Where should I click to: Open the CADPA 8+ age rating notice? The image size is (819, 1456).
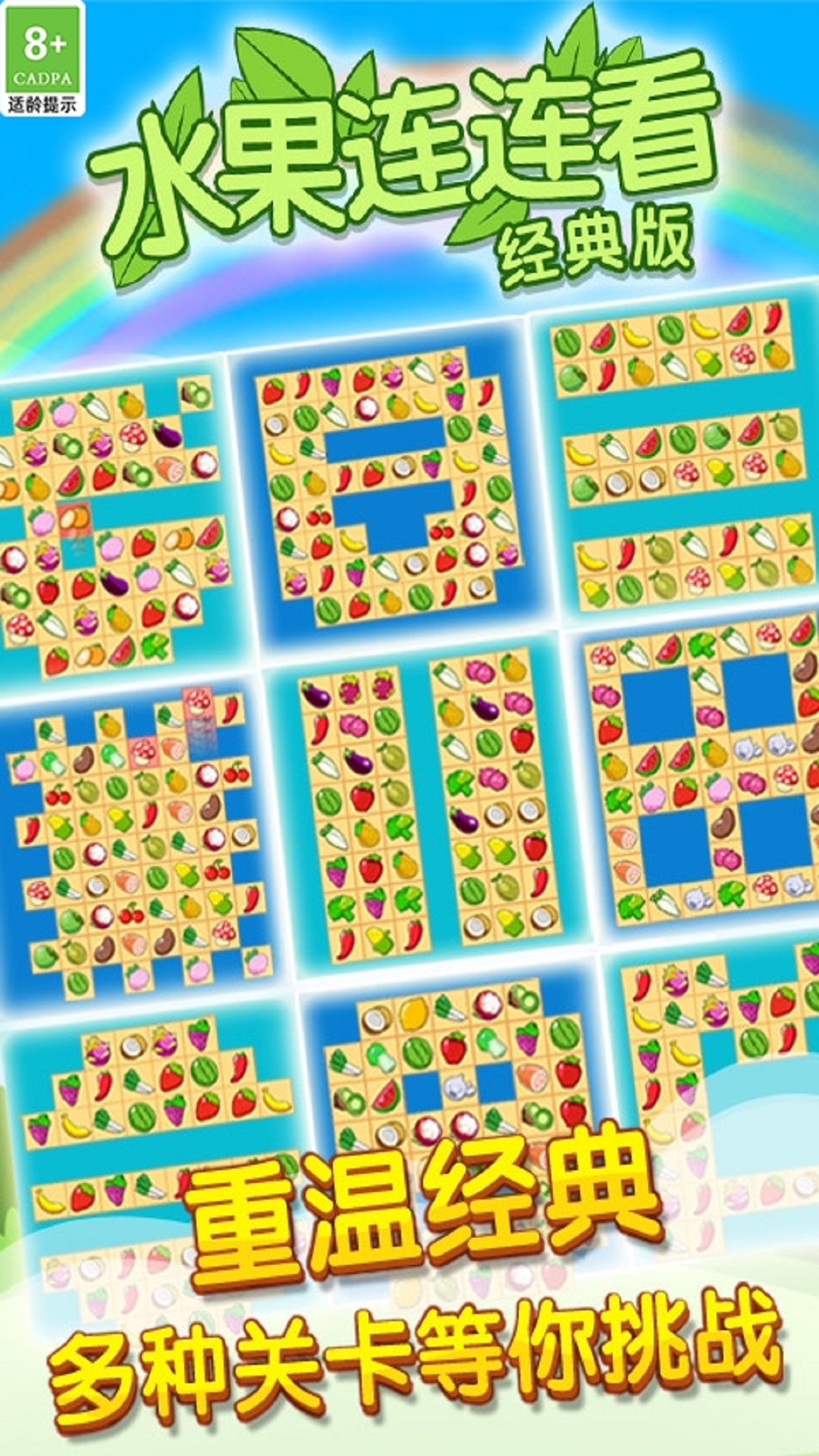42,59
